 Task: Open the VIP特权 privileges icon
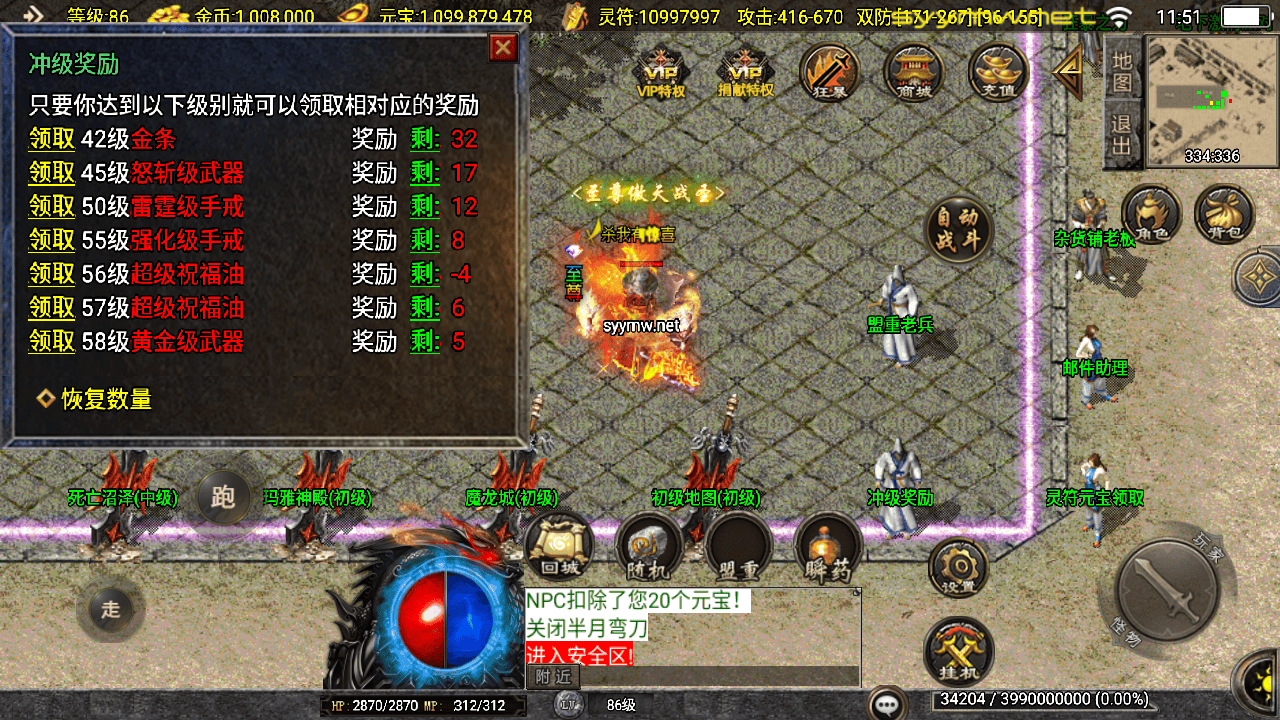coord(661,75)
